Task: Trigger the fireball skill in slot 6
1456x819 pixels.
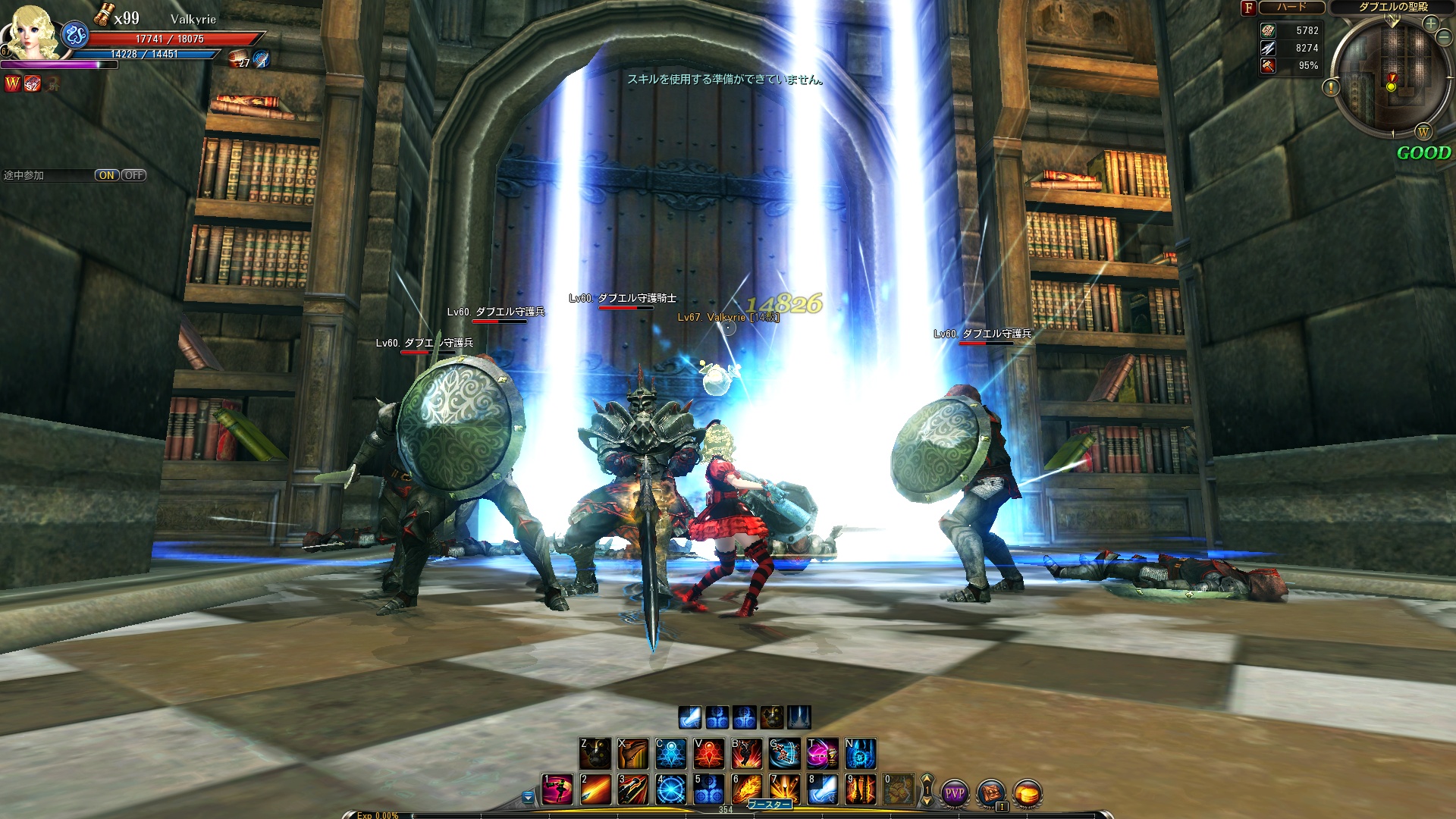Action: coord(747,789)
